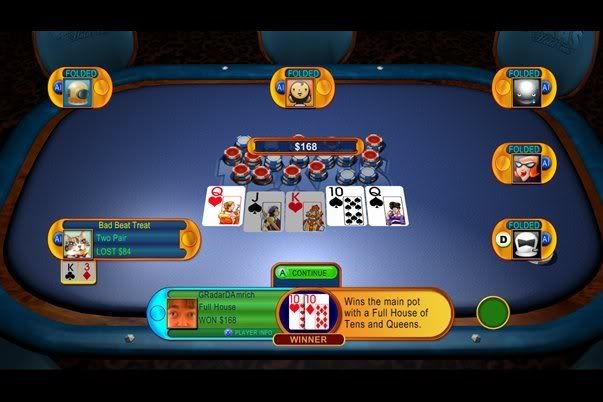
Task: Select the folded tuxedo dealer player
Action: (x=524, y=243)
